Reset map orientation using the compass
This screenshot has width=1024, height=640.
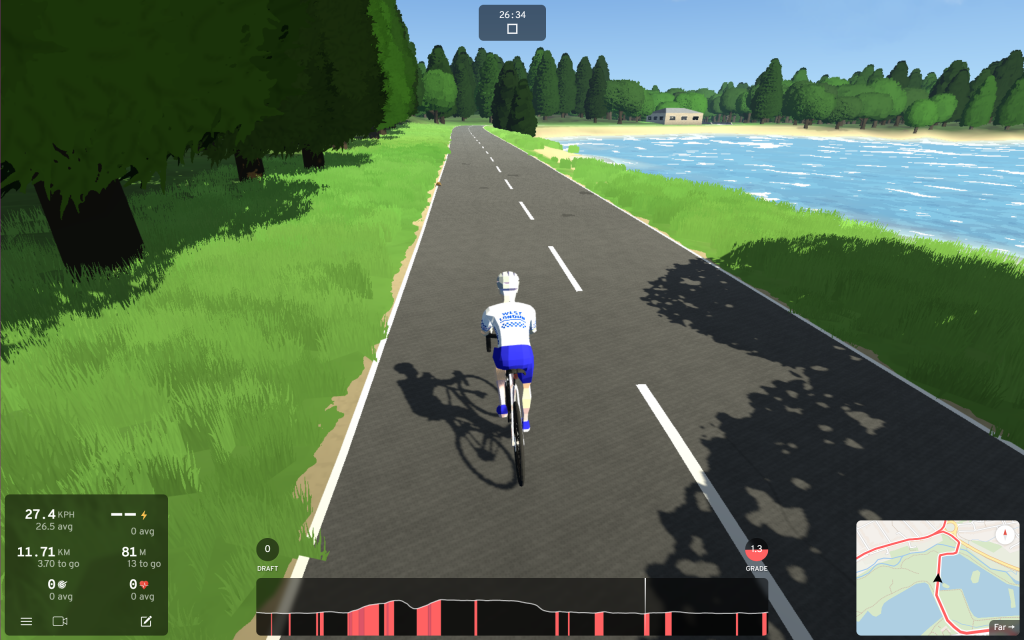1004,535
